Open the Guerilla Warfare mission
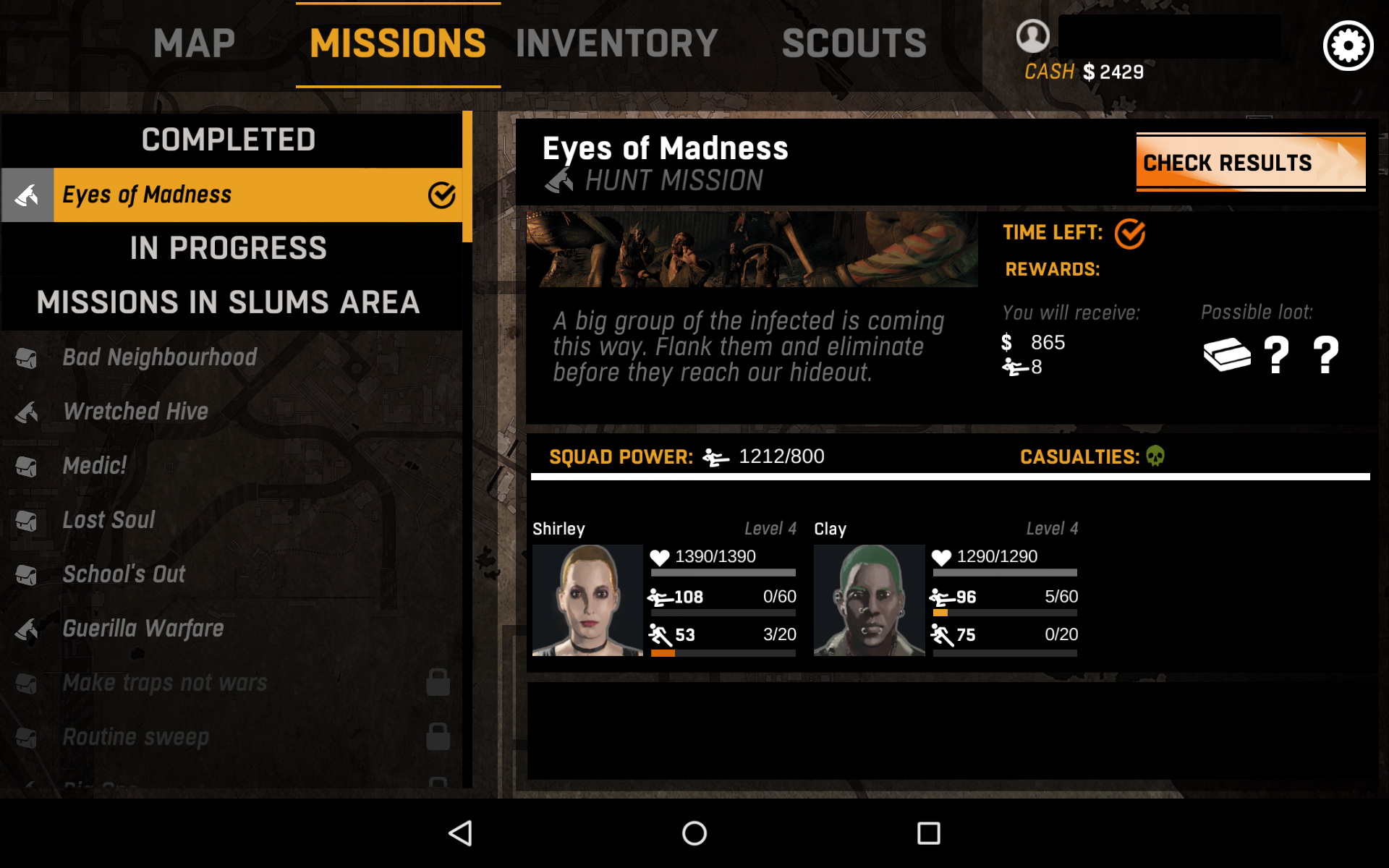 [x=143, y=629]
